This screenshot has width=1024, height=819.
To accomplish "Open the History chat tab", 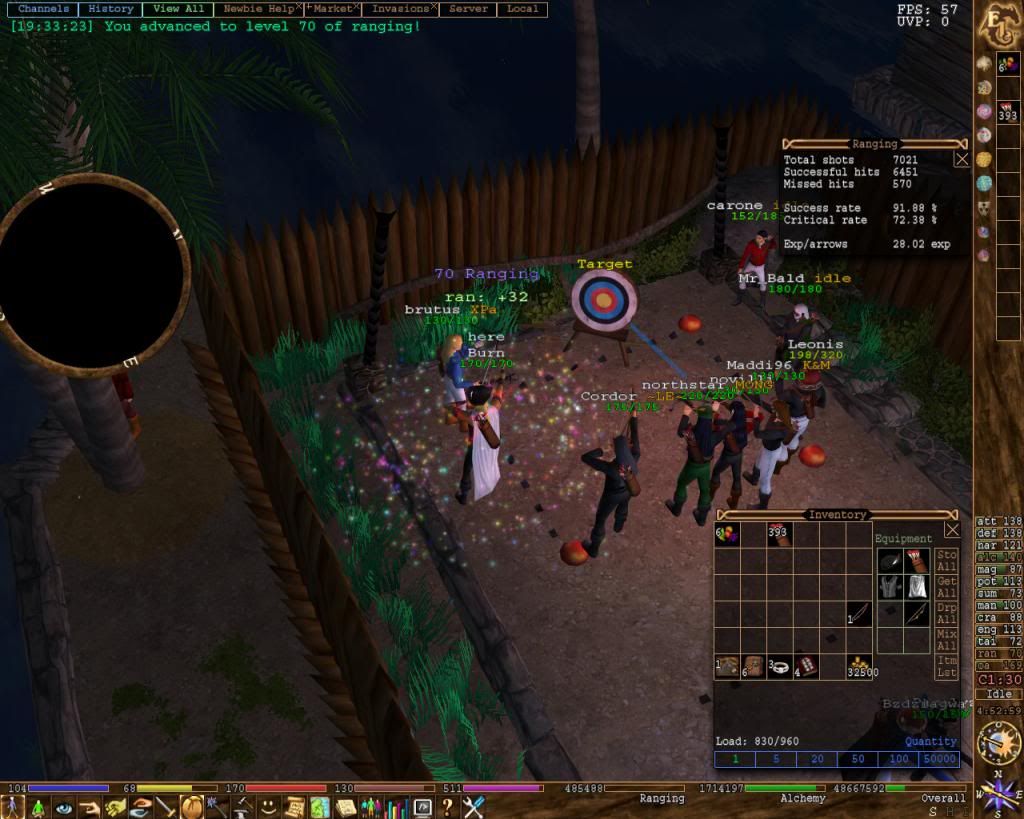I will click(111, 9).
